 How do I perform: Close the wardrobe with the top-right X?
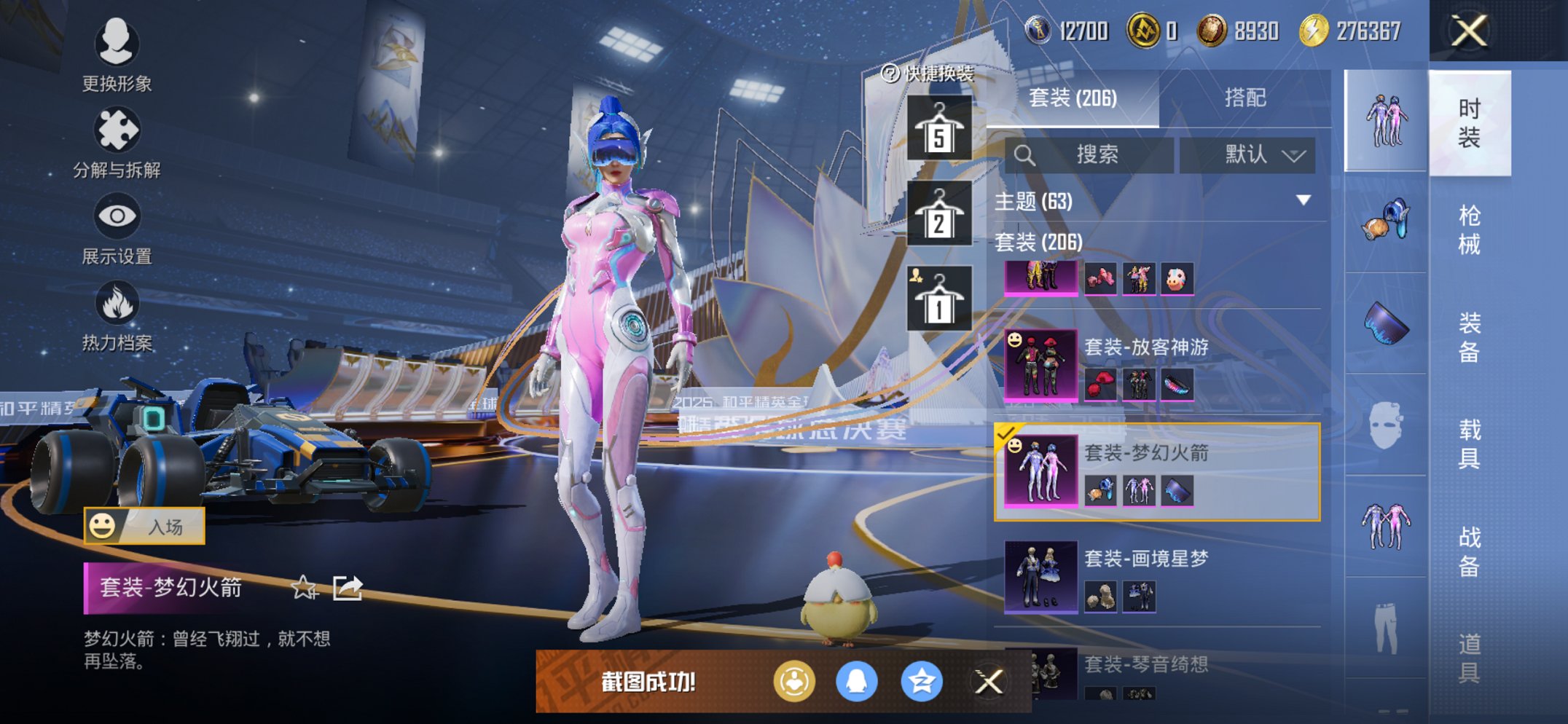click(1469, 31)
